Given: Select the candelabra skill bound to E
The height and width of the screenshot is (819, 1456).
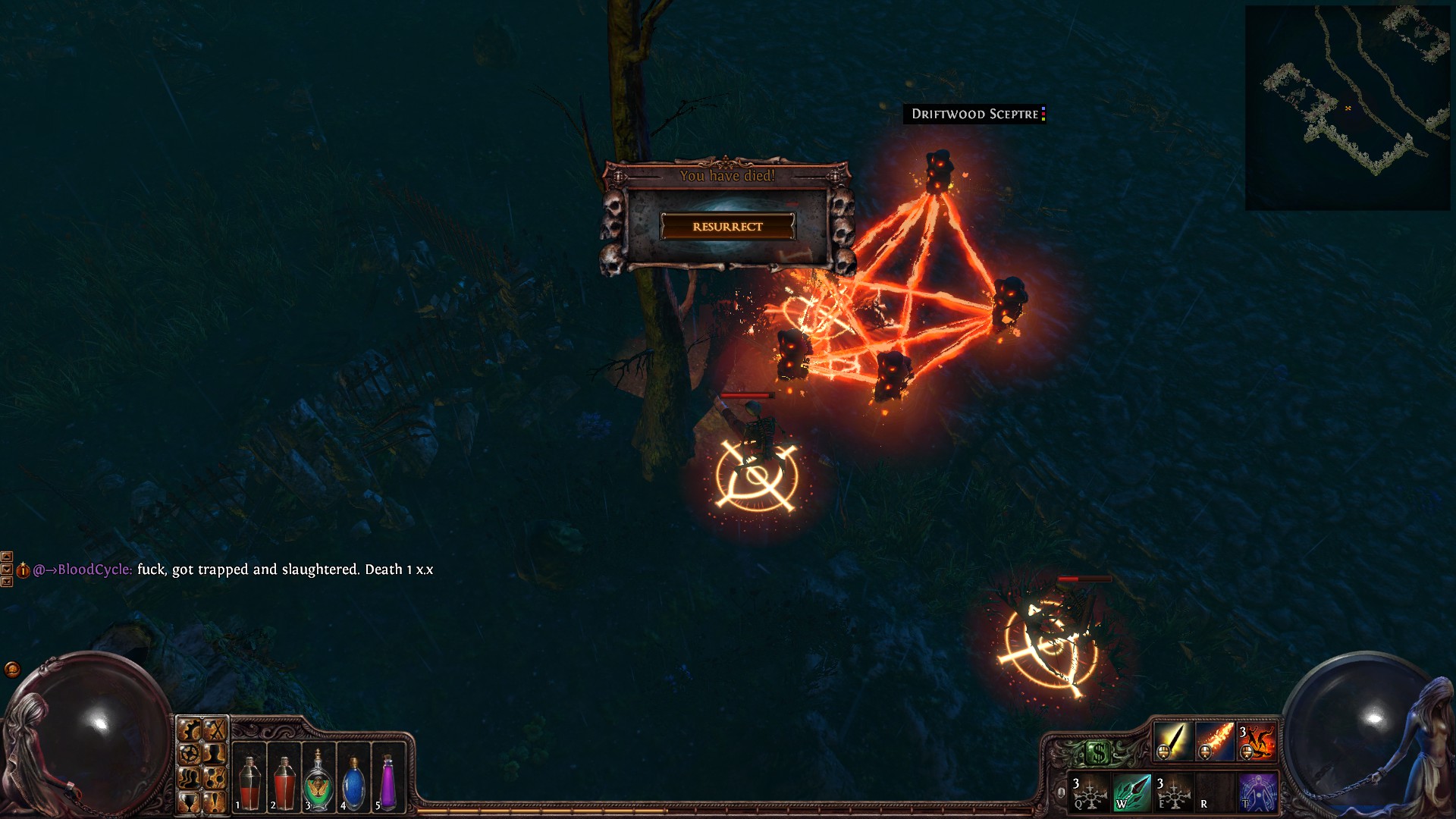Looking at the screenshot, I should click(1173, 792).
